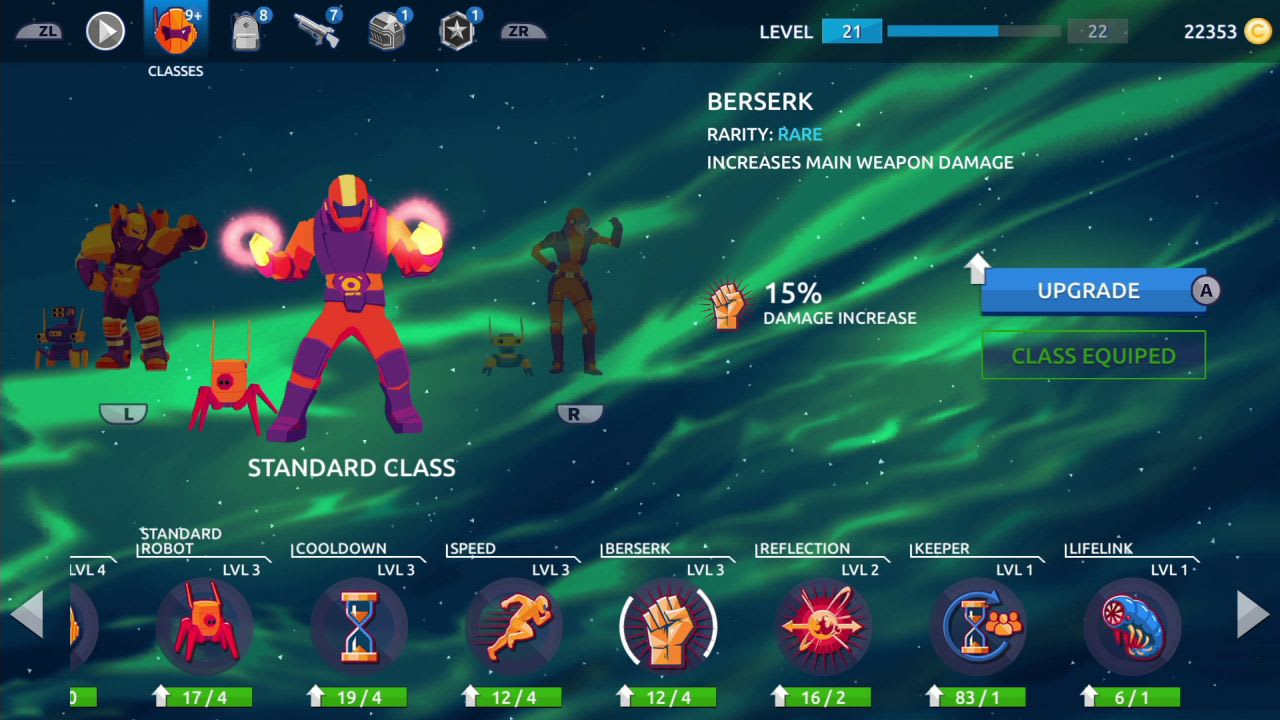
Task: Select the Cooldown hourglass class icon
Action: pyautogui.click(x=360, y=627)
